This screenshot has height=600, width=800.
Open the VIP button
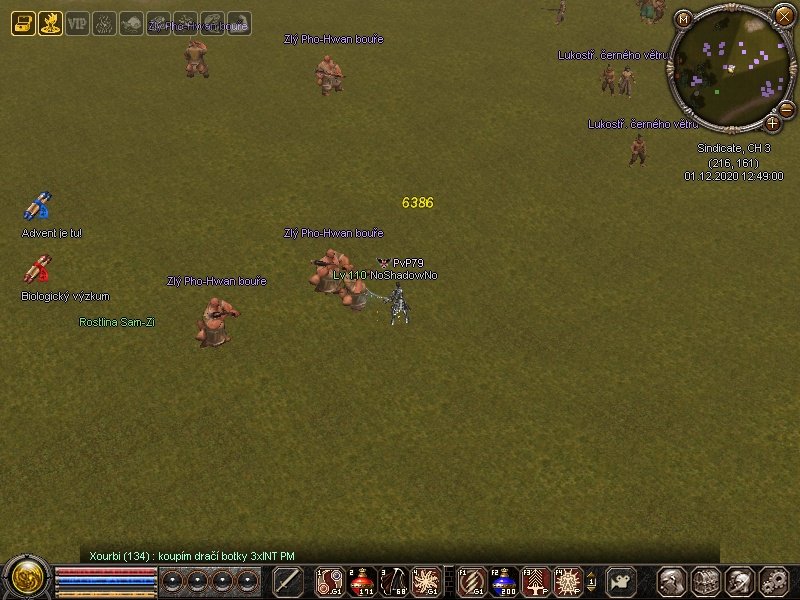pos(77,23)
